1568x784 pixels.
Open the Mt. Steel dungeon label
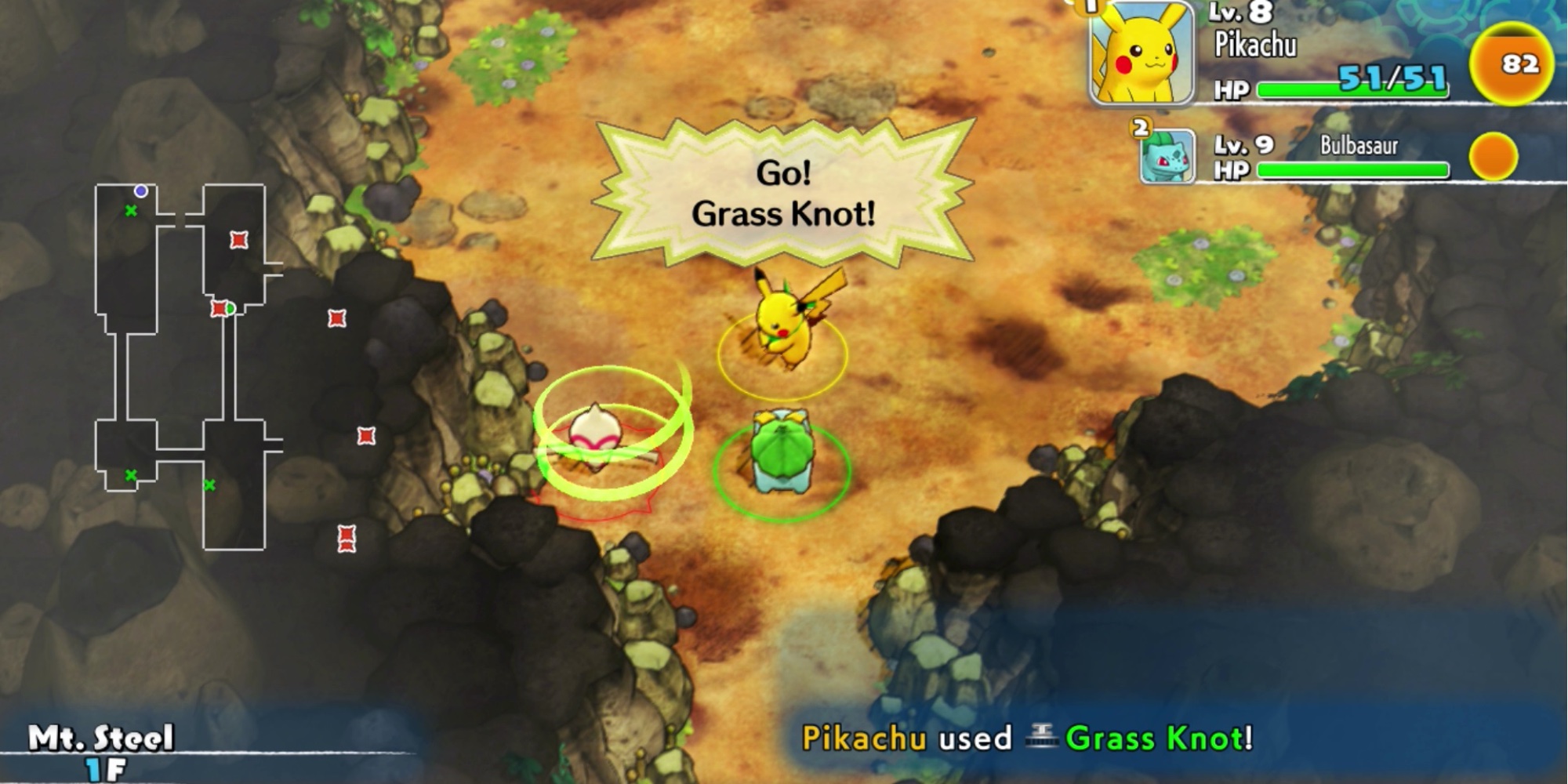click(102, 737)
